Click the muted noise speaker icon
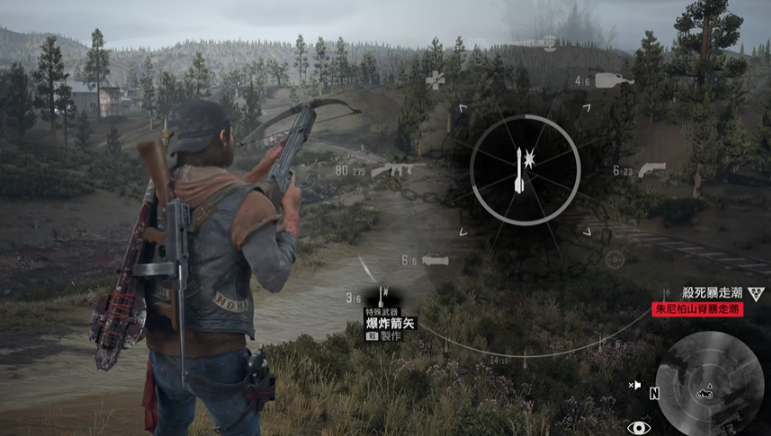Screen dimensions: 771x436 click(634, 384)
